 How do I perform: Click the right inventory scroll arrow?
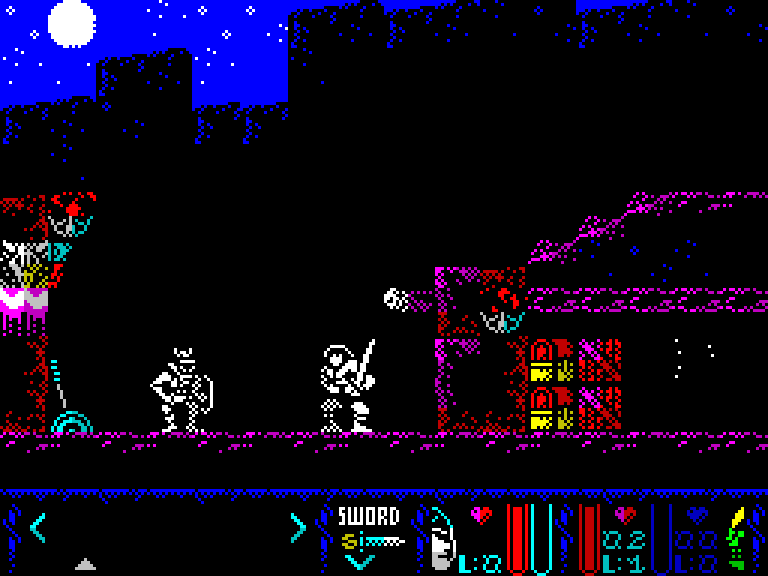coord(297,527)
